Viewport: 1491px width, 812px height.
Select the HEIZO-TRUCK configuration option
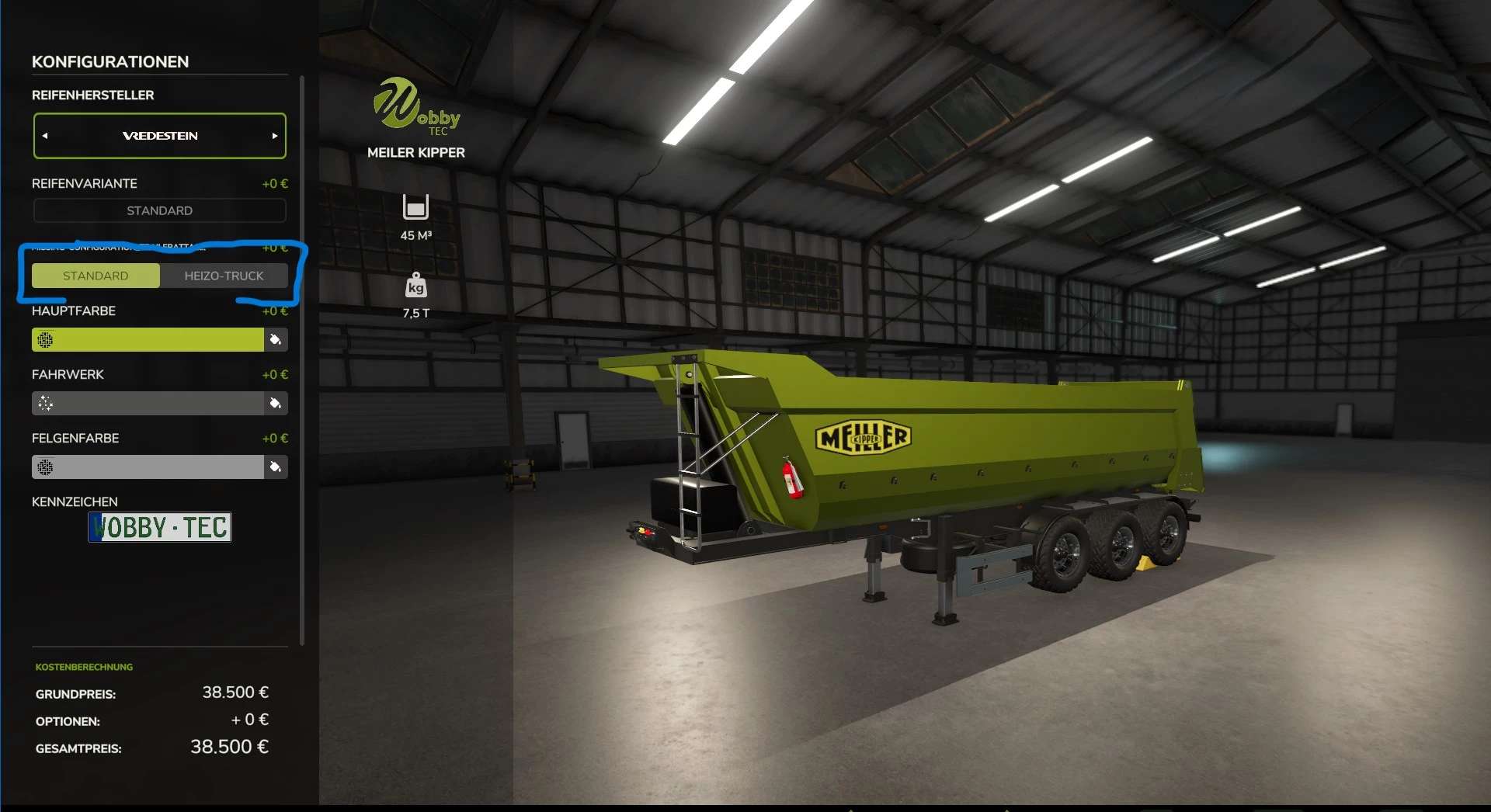pos(224,276)
